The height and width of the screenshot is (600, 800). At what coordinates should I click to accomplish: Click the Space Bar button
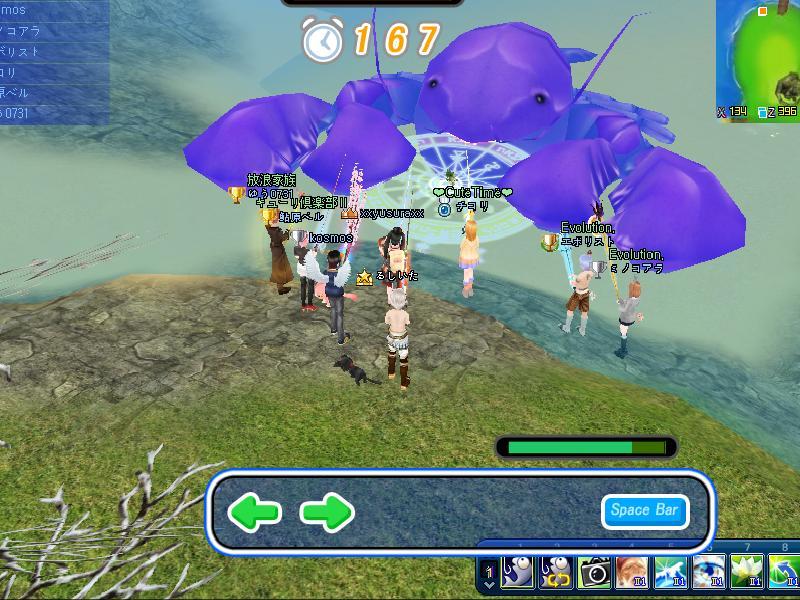pos(645,511)
